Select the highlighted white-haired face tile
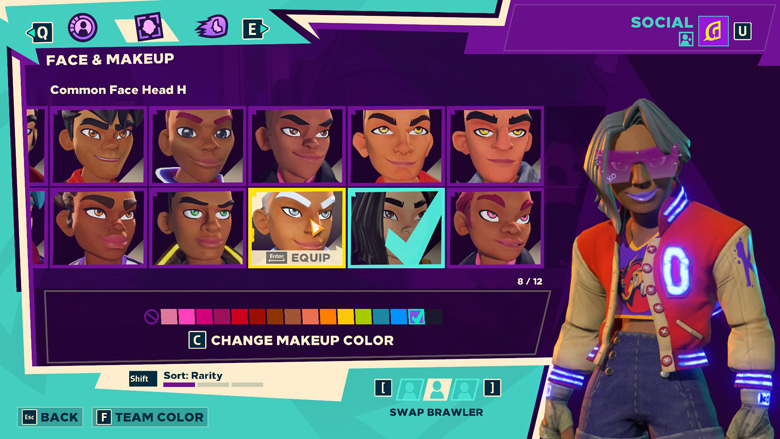 [297, 228]
